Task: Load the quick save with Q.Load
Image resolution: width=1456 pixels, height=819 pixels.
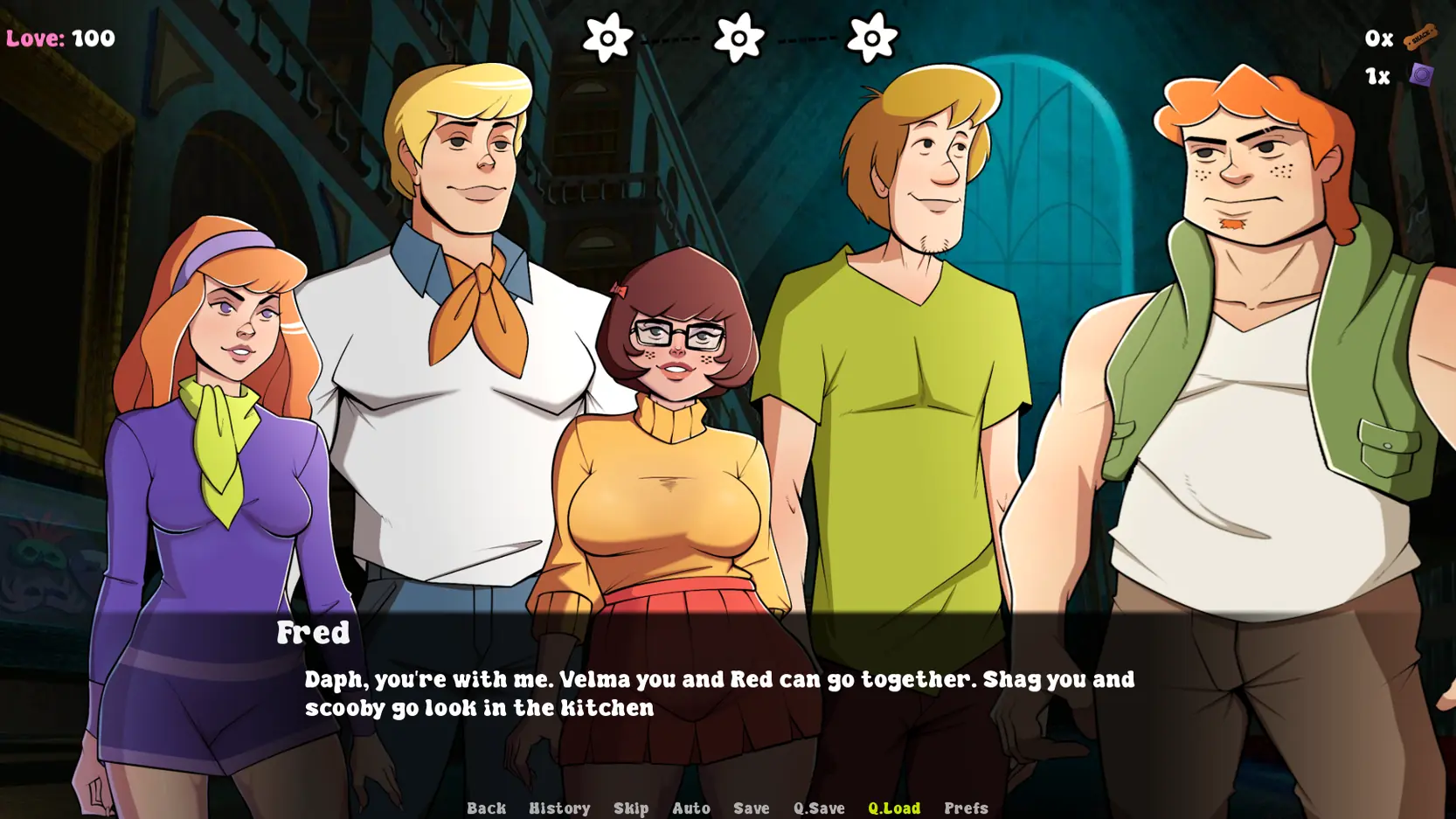Action: click(893, 808)
